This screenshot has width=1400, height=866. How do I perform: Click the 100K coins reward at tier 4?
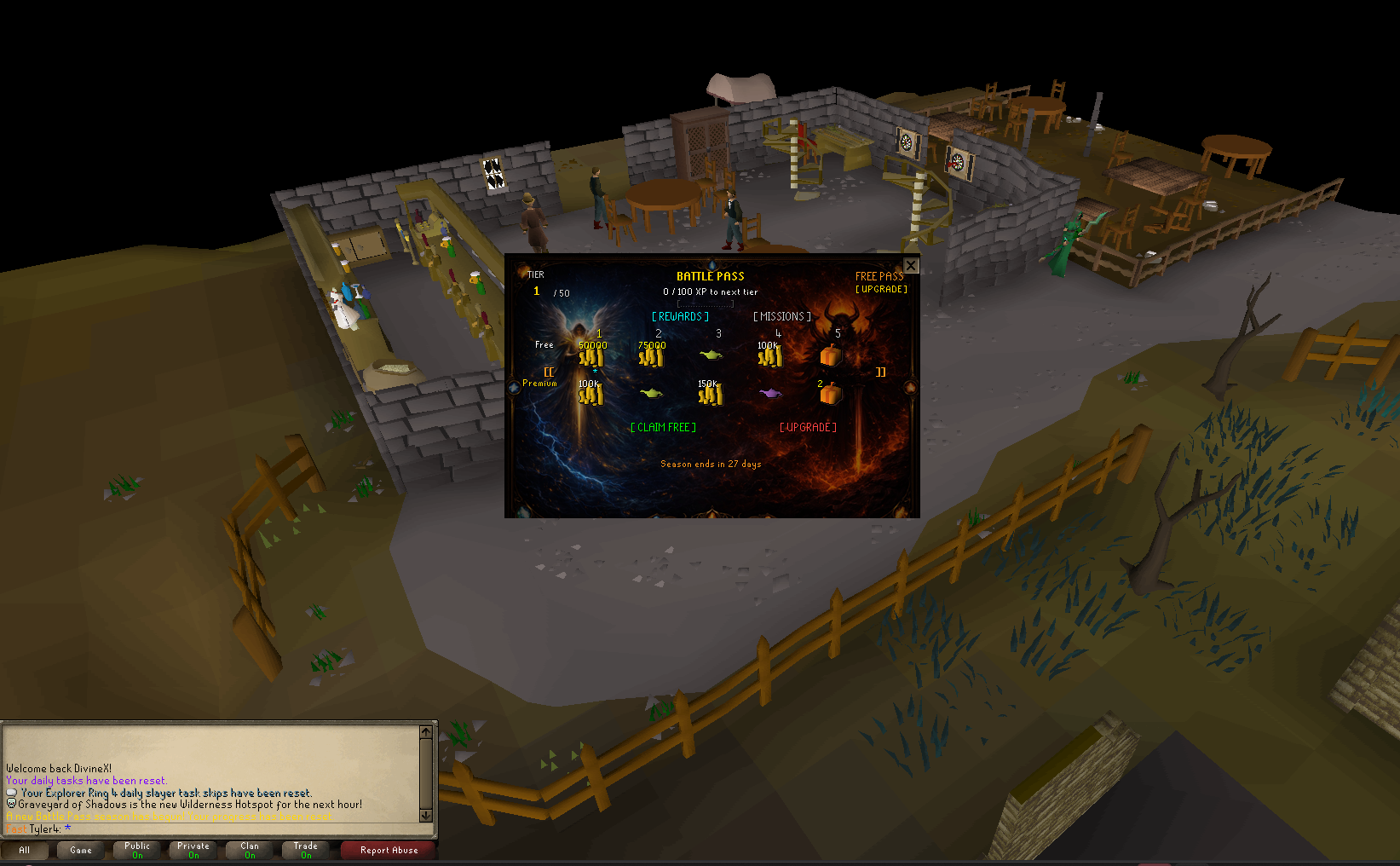[x=769, y=355]
